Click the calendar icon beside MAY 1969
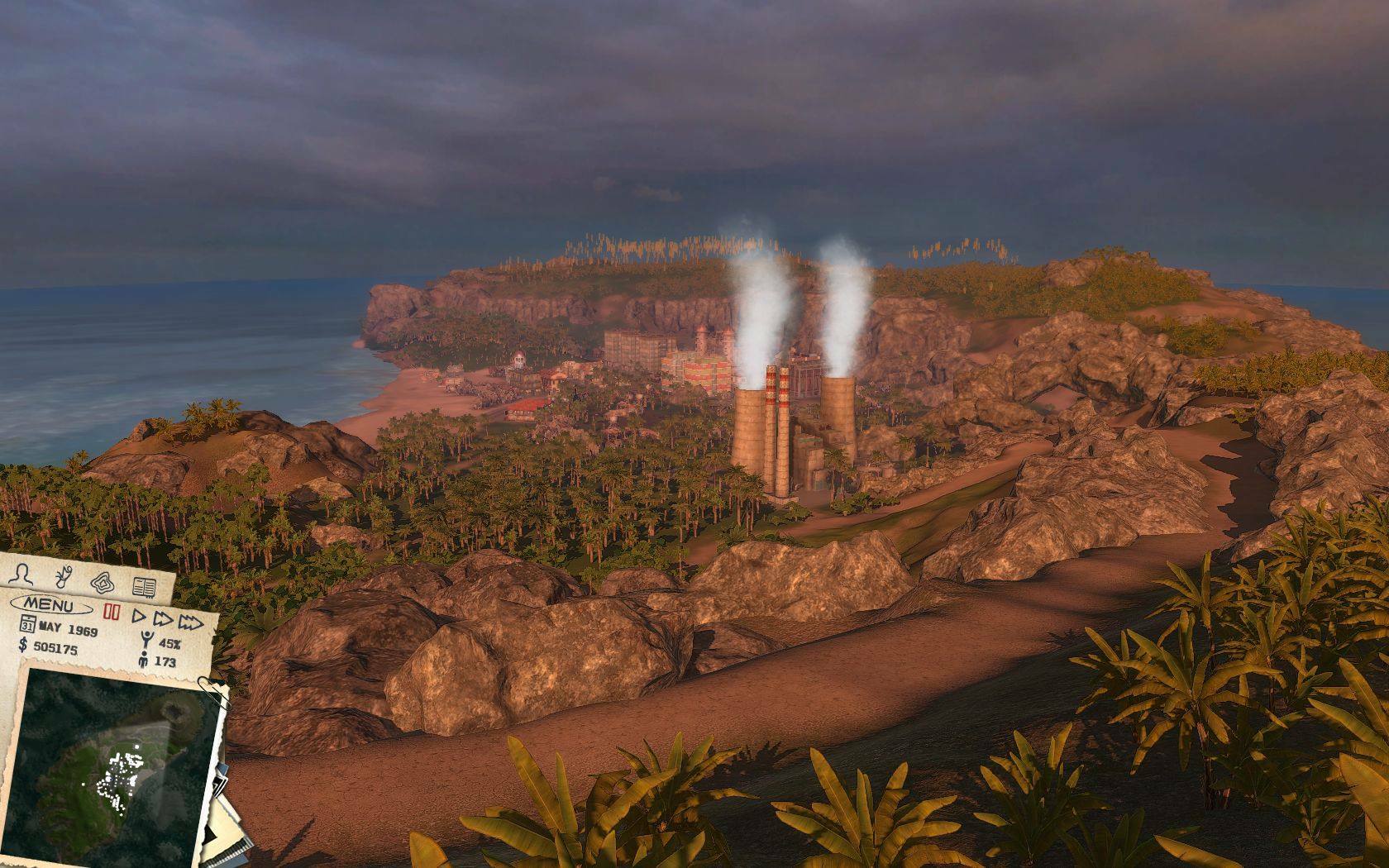Screen dimensions: 1389x868 point(27,622)
